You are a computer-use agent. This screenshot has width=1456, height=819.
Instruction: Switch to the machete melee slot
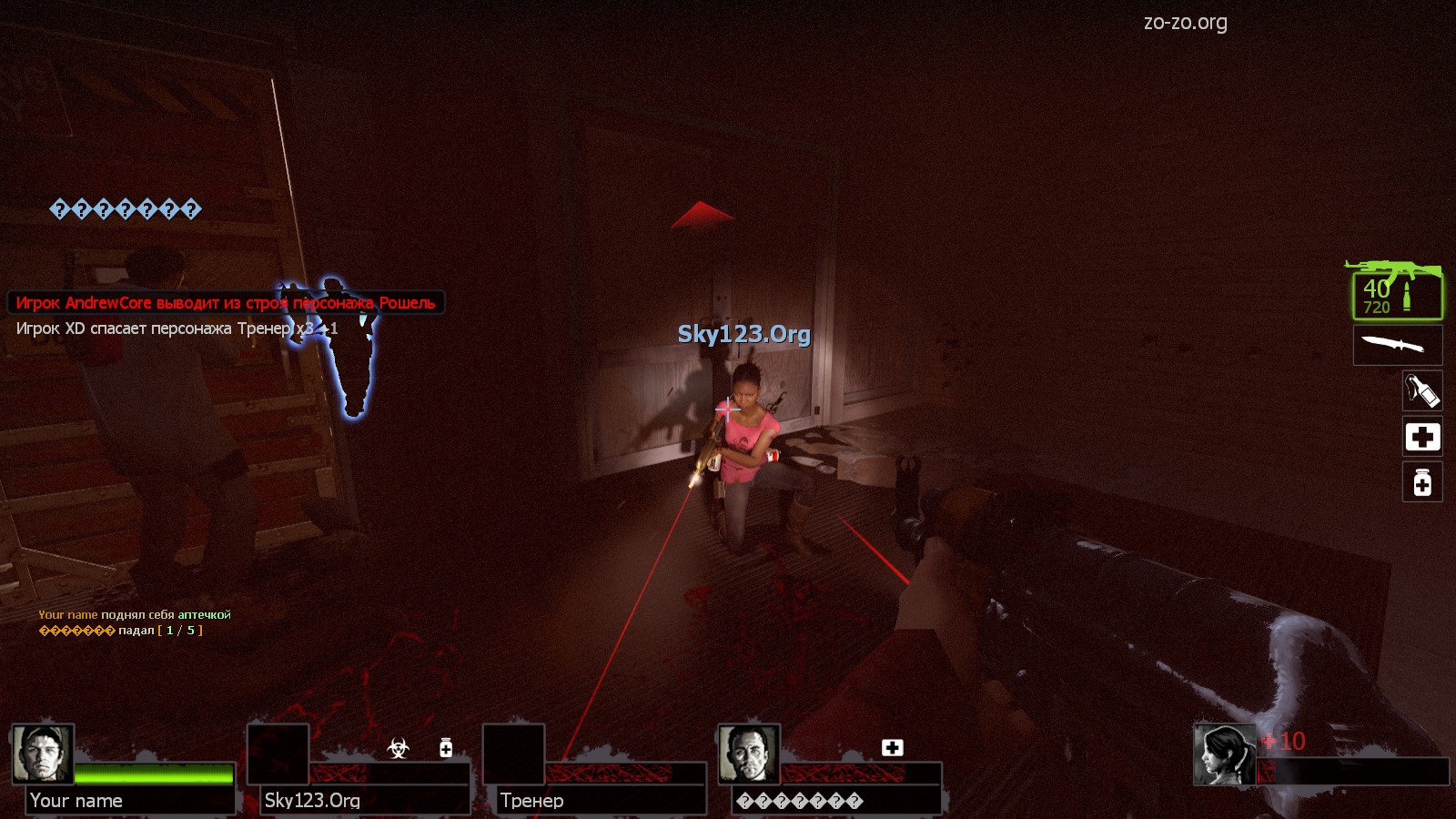click(1397, 345)
